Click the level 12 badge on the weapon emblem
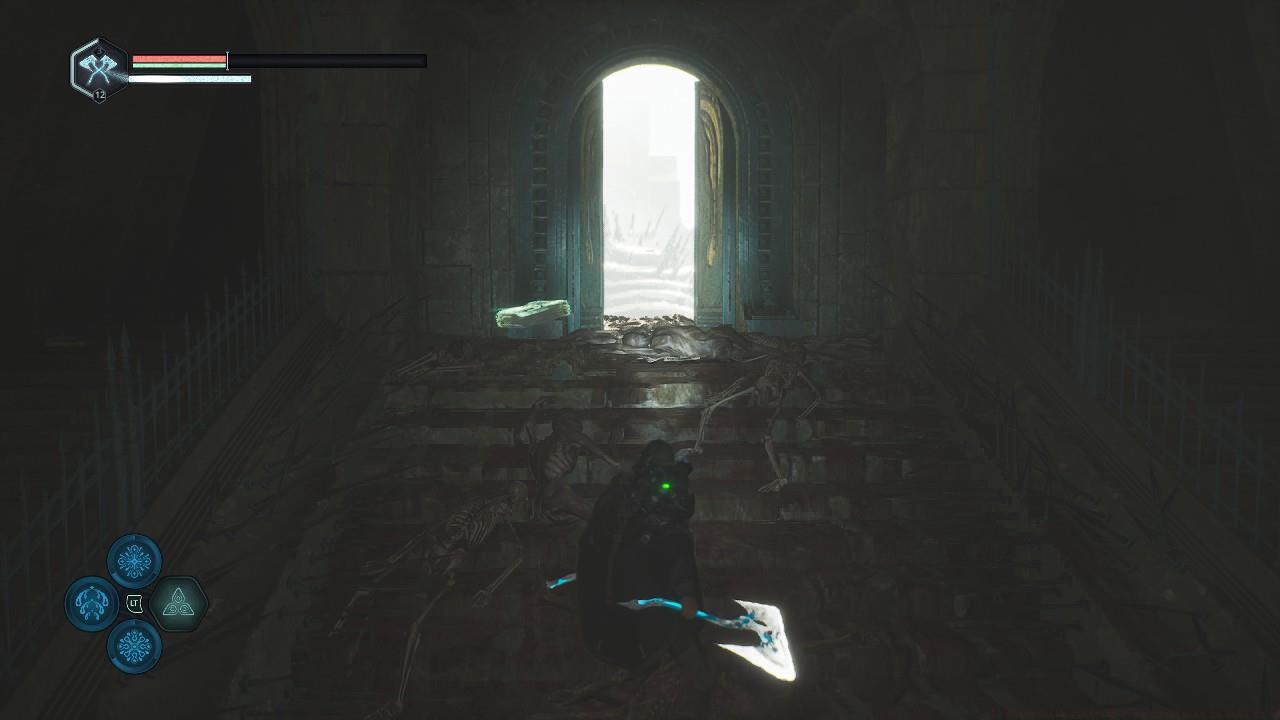 (100, 96)
